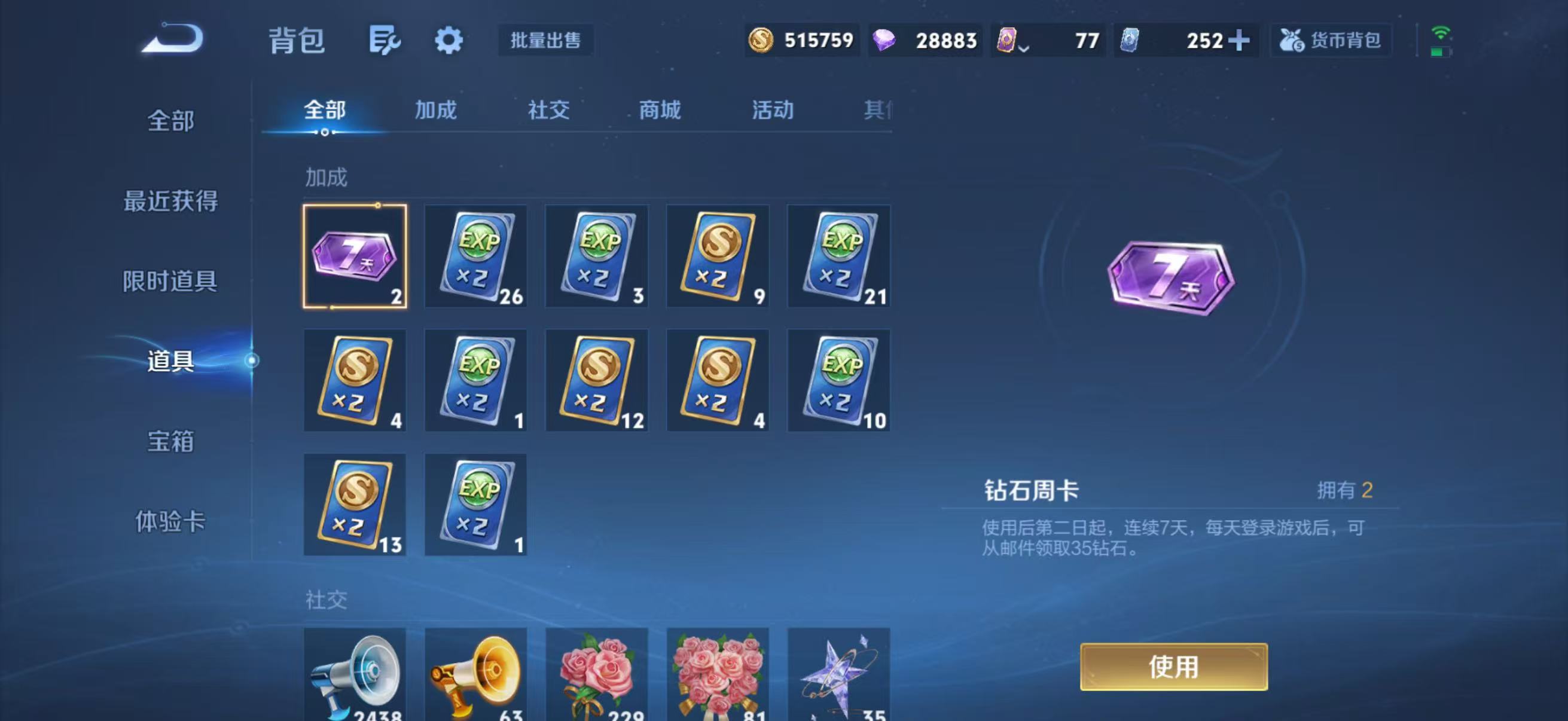Select the golden horn item showing 63
This screenshot has height=721, width=1568.
tap(476, 676)
